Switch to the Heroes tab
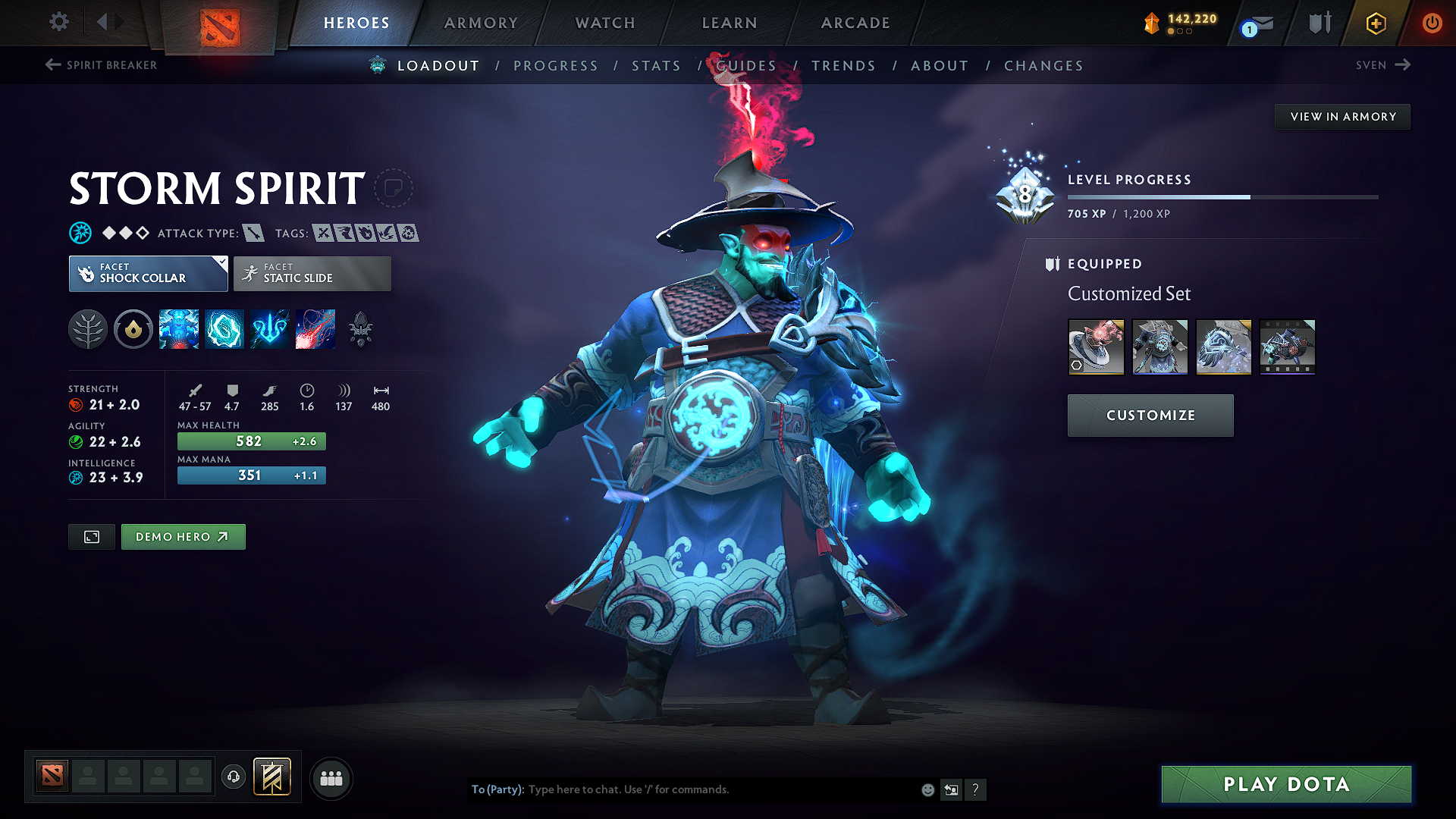The width and height of the screenshot is (1456, 819). coord(356,23)
